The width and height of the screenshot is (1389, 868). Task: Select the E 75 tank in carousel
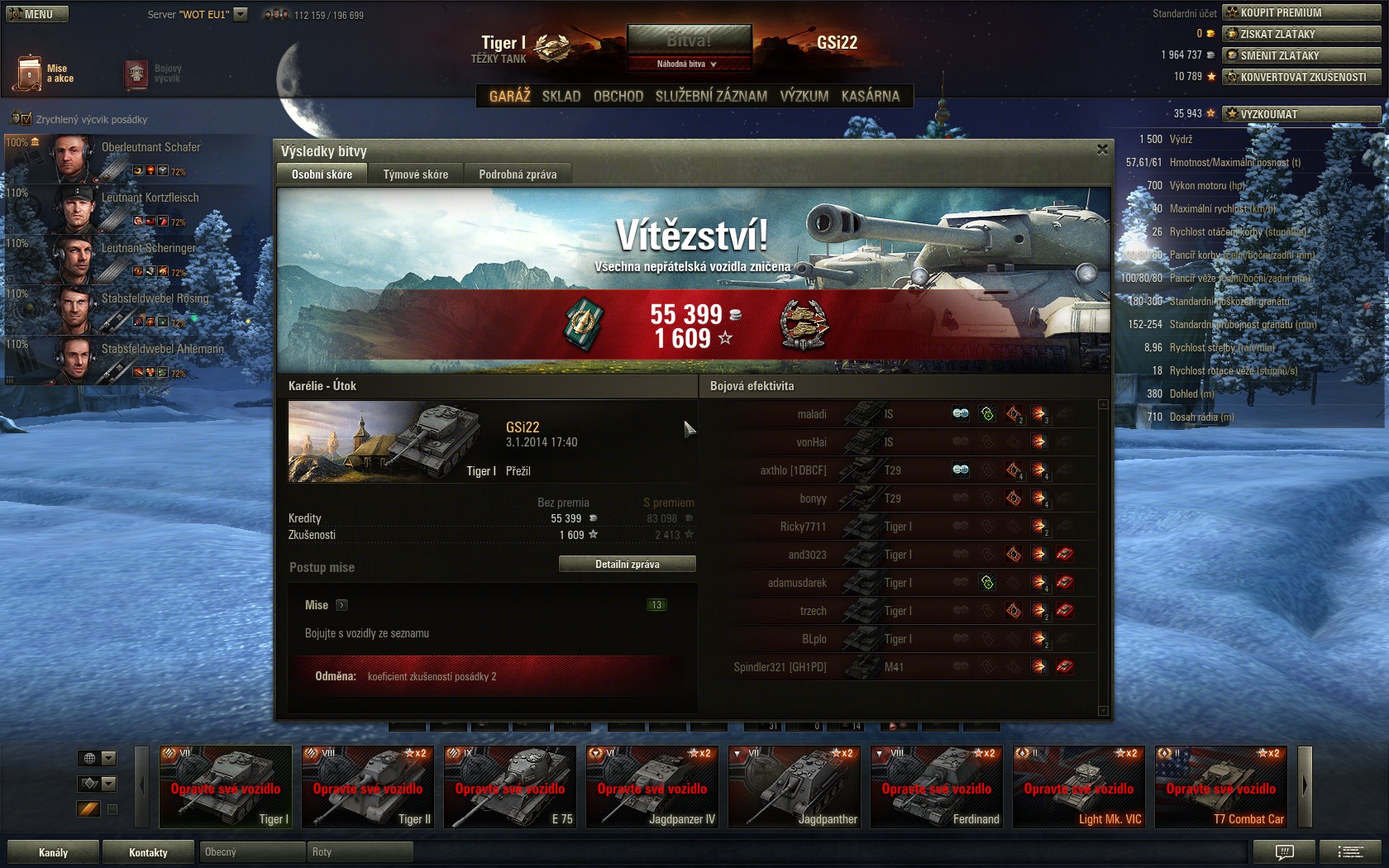(510, 787)
